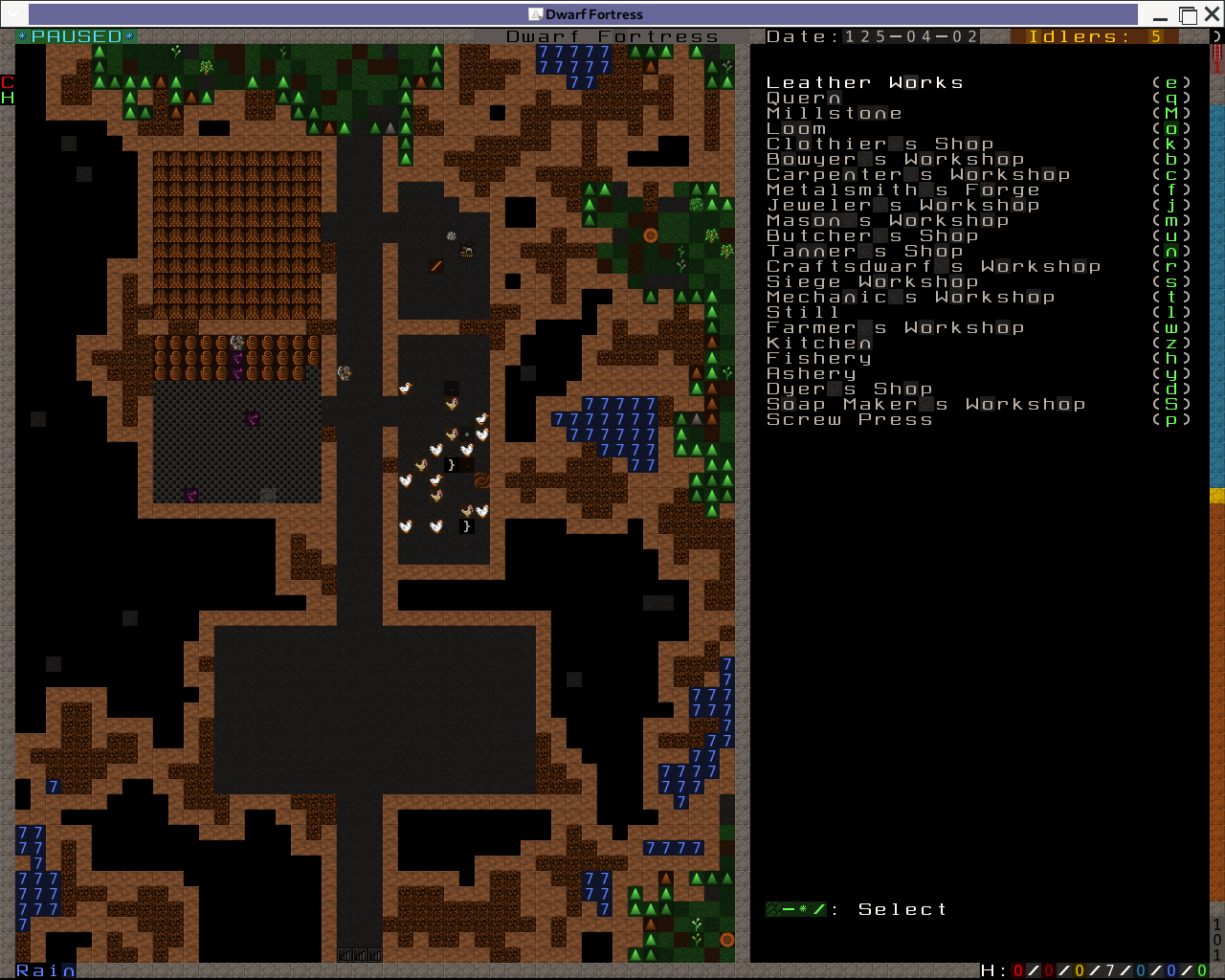The width and height of the screenshot is (1225, 980).
Task: Select Leather Works from the workshop list
Action: (864, 83)
